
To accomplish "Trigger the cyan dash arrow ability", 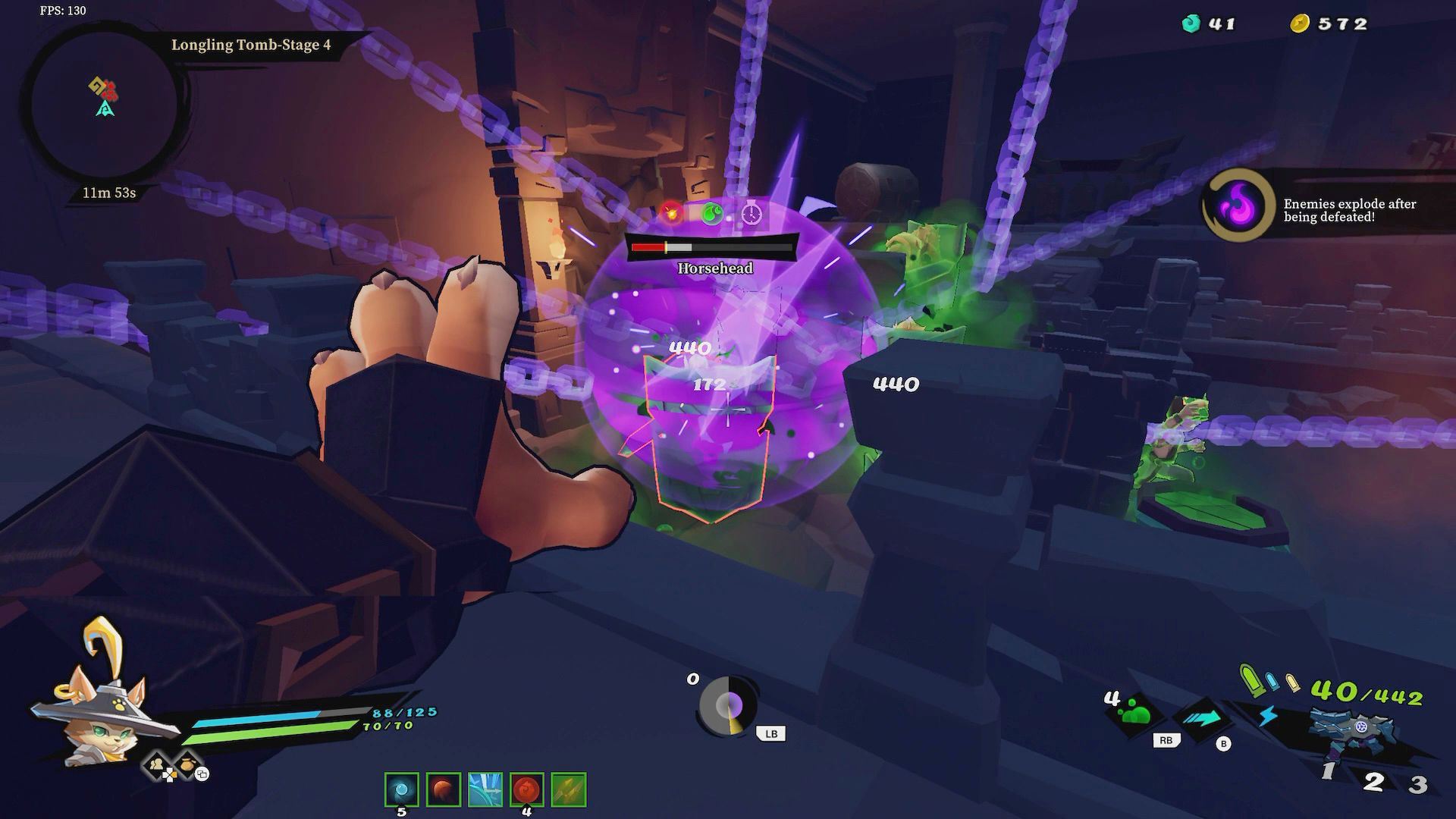I will (1202, 718).
